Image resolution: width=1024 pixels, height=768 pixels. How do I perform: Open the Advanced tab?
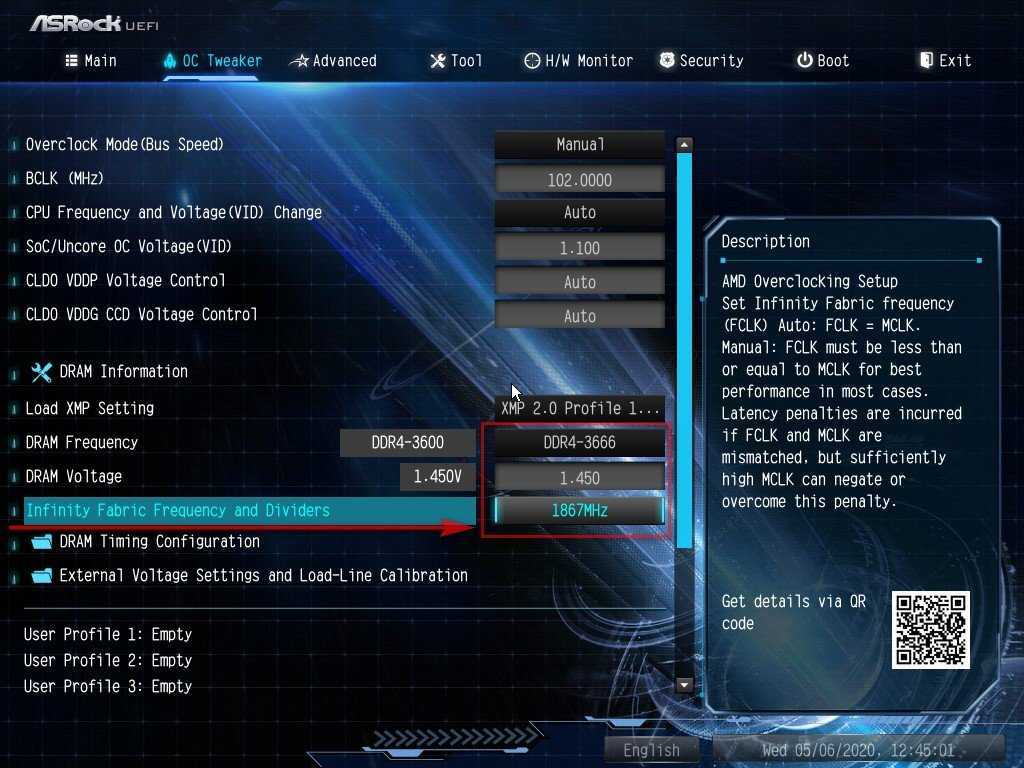coord(333,61)
